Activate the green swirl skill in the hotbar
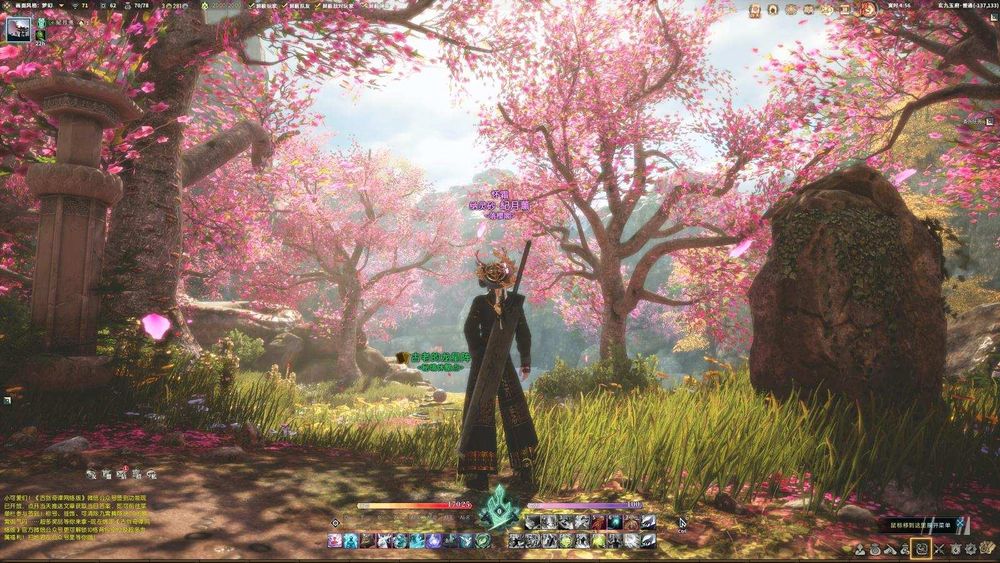1000x563 pixels. coord(484,540)
